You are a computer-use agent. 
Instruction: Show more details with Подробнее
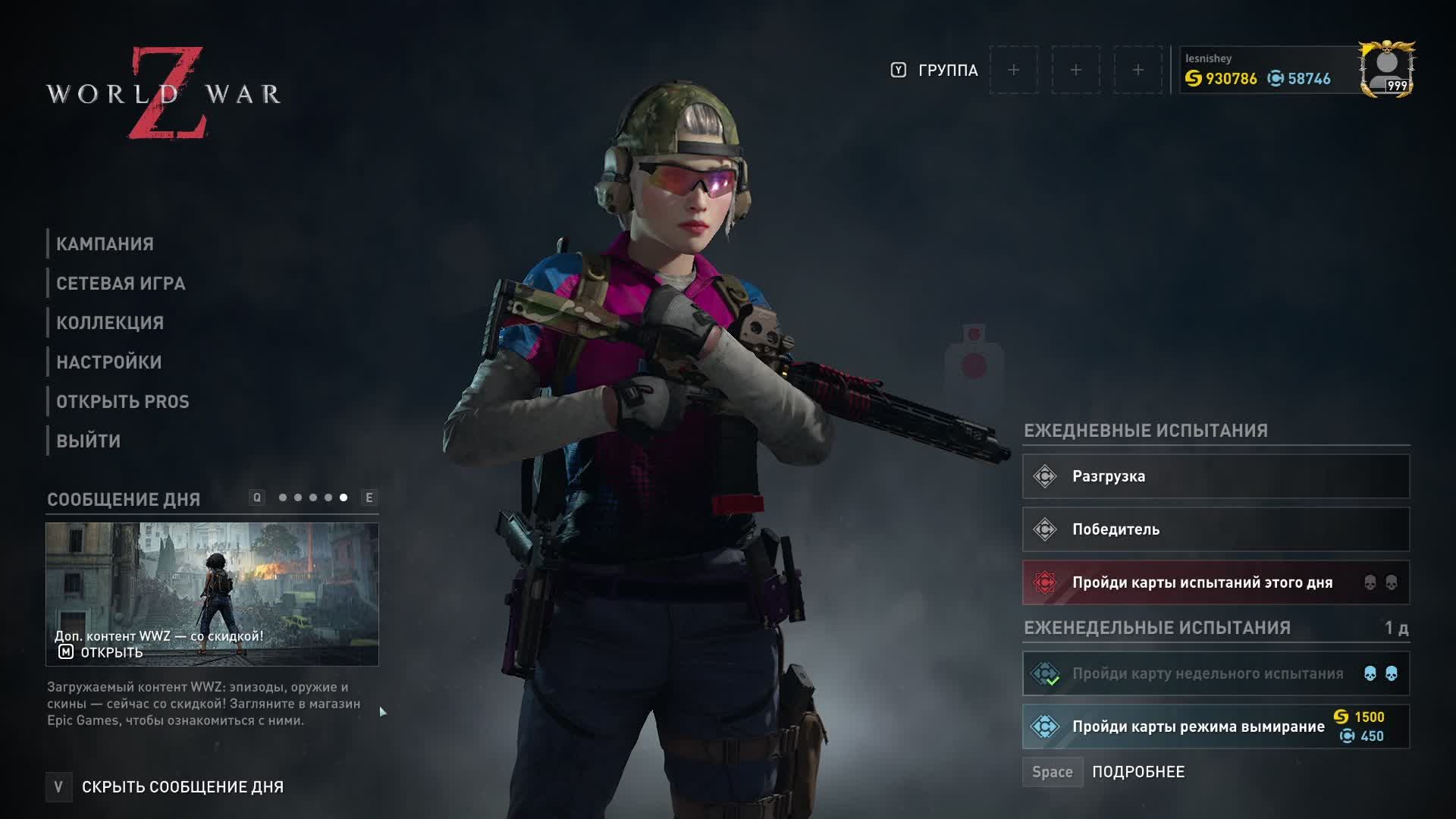[x=1137, y=772]
